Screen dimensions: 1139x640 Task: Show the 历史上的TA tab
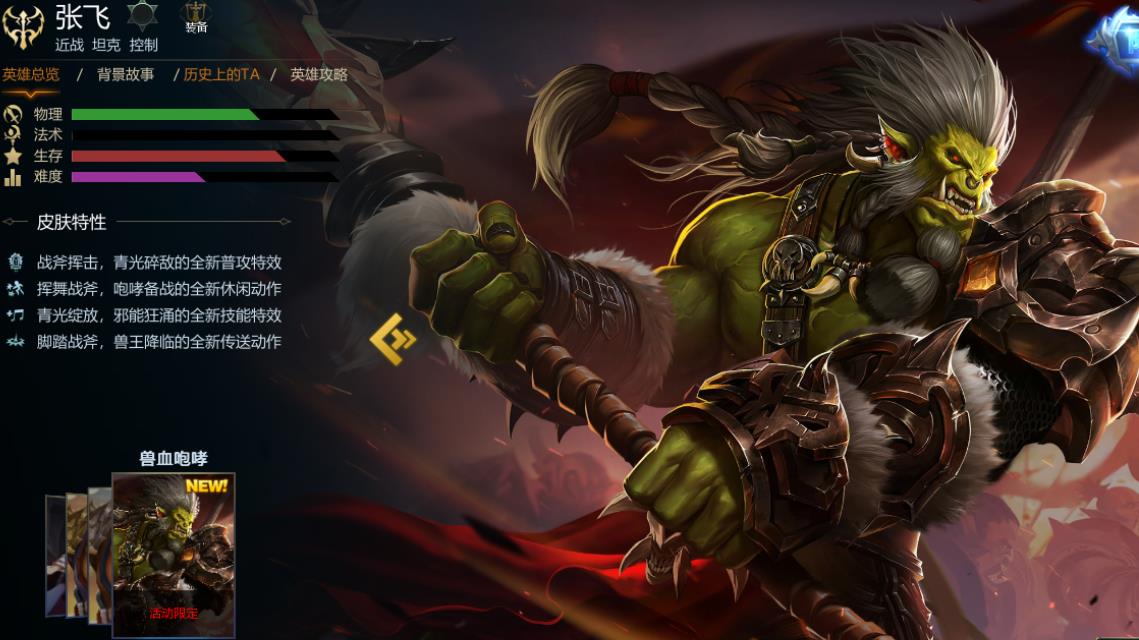tap(221, 74)
